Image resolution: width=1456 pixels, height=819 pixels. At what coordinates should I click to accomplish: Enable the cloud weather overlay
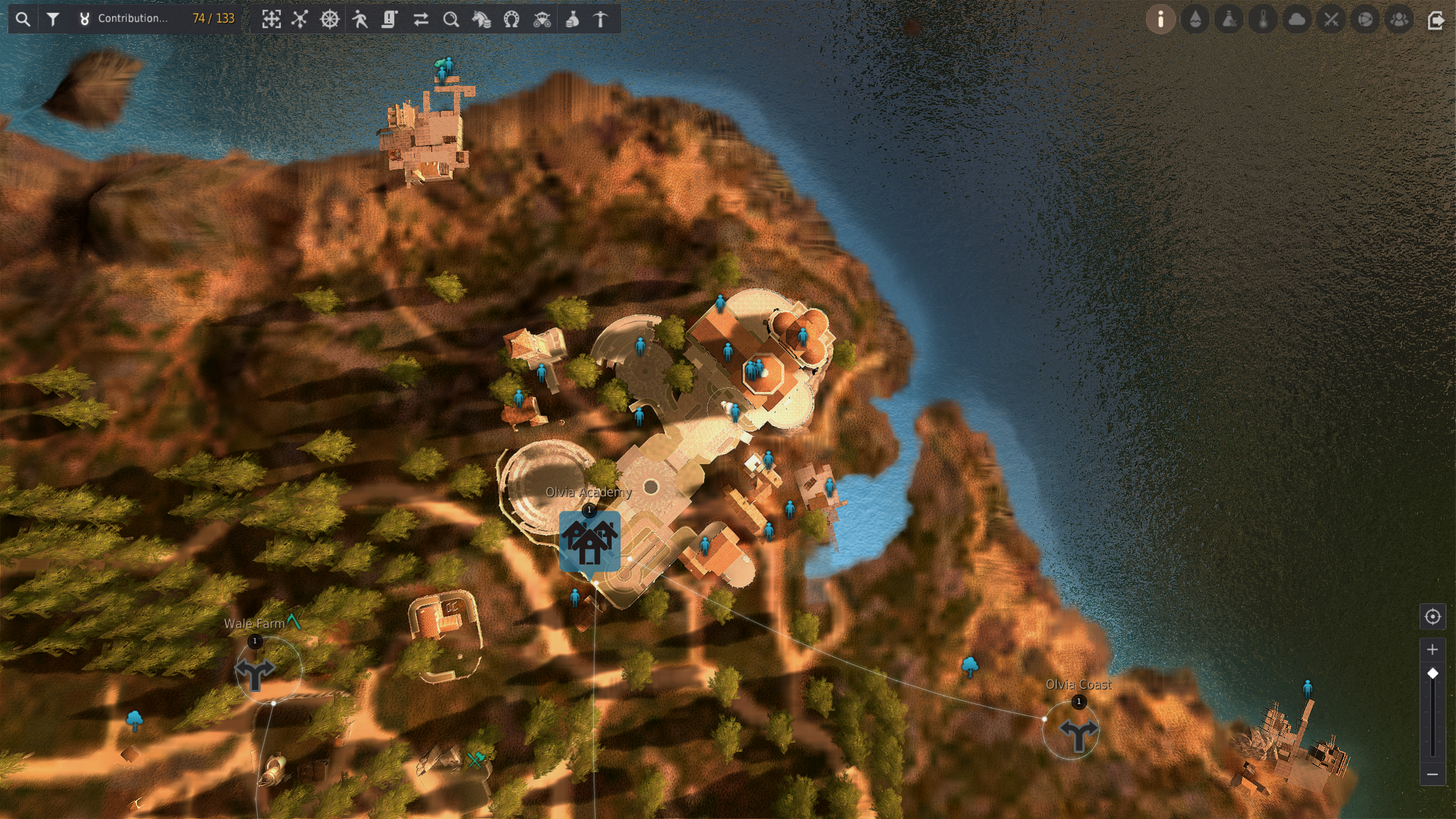pyautogui.click(x=1297, y=19)
